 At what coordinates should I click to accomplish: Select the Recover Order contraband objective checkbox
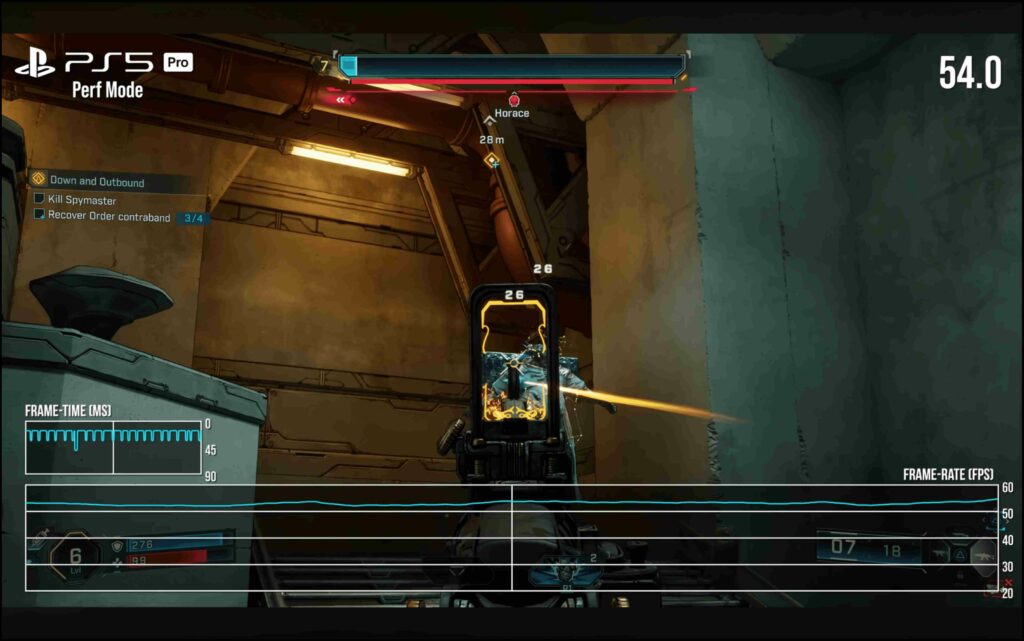pos(40,216)
